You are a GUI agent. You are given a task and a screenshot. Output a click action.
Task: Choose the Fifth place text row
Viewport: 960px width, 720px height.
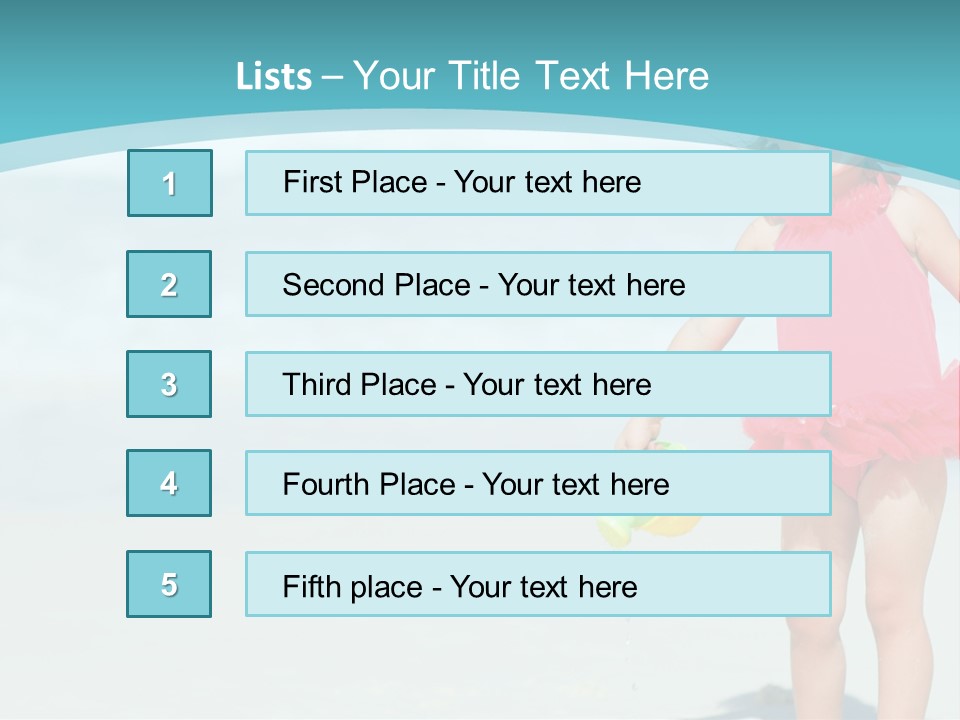538,585
